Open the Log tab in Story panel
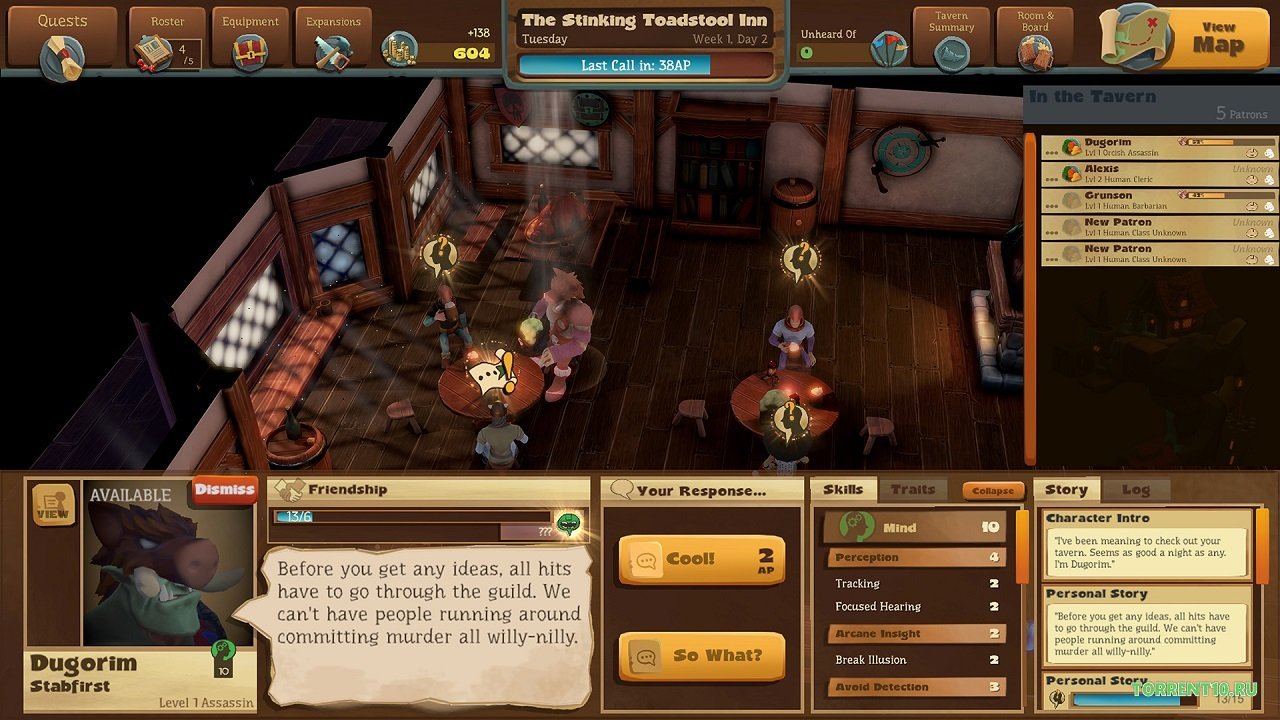 pos(1135,490)
